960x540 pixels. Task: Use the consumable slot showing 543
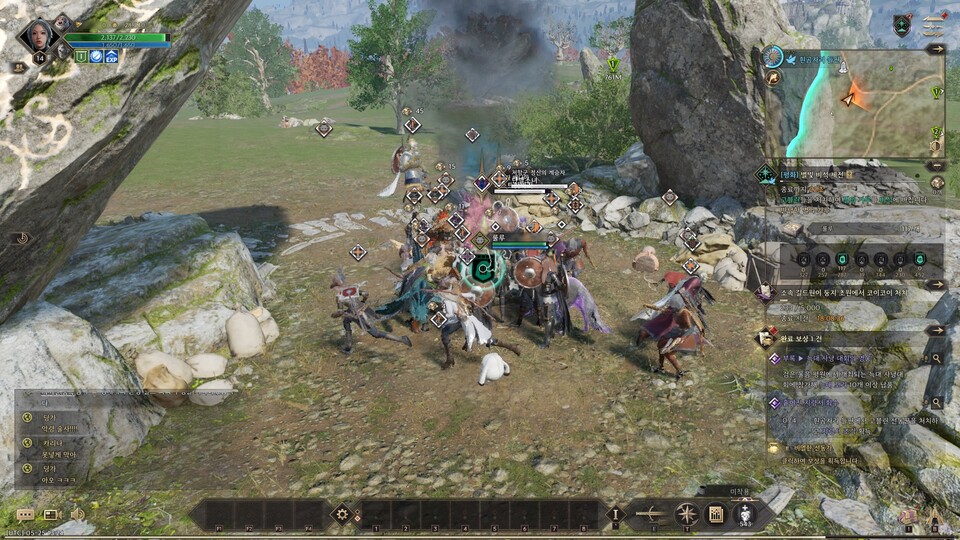tap(746, 514)
